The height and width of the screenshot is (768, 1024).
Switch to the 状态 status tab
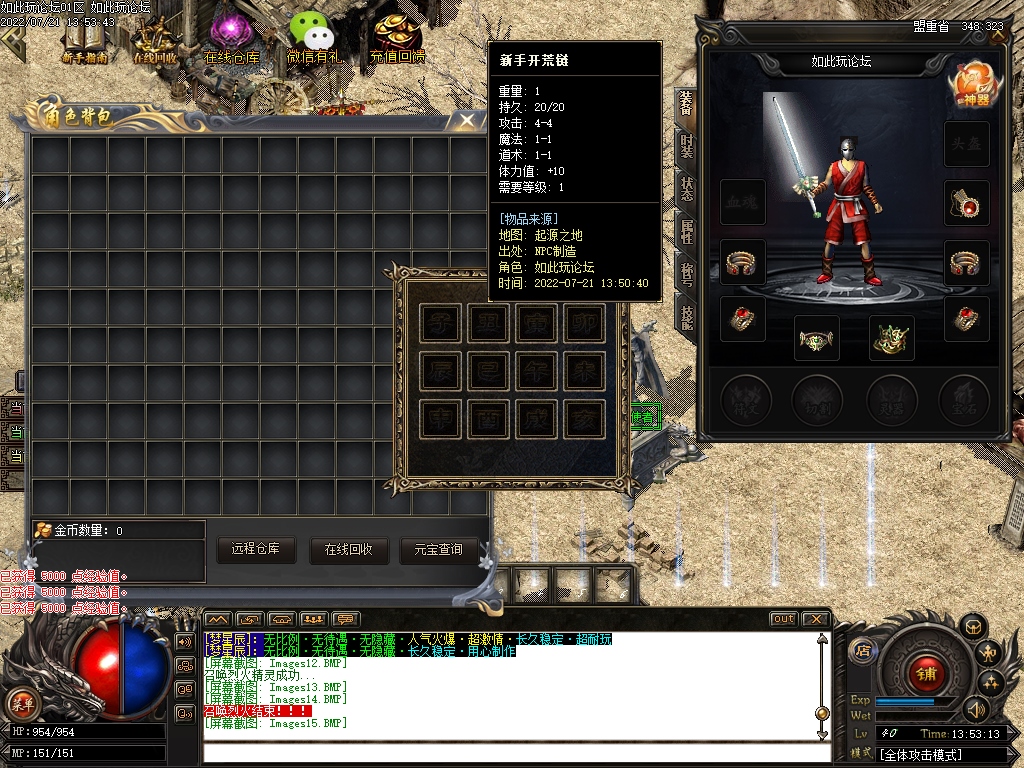click(x=687, y=190)
